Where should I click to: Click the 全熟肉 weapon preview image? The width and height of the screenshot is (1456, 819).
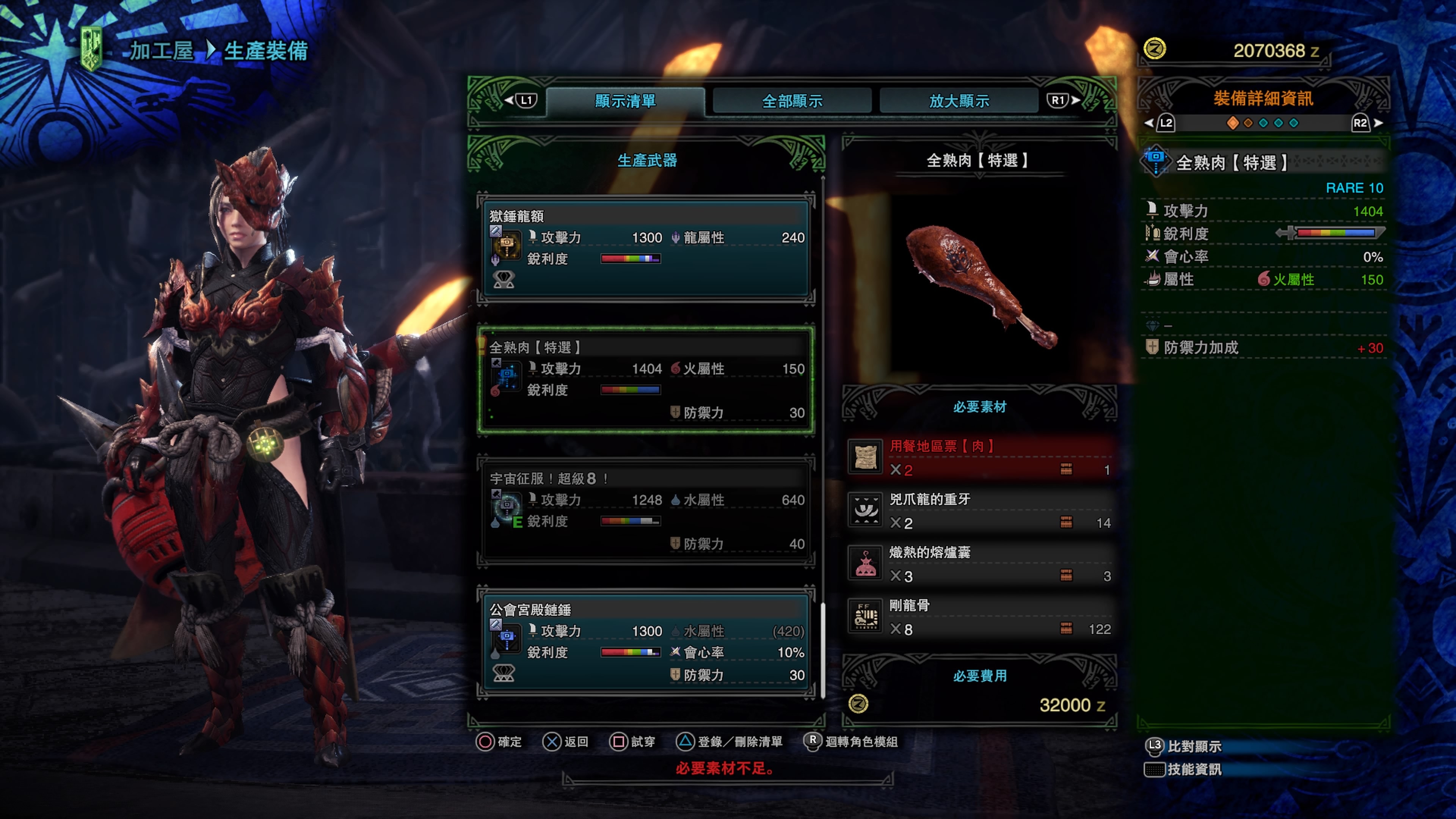click(x=980, y=286)
